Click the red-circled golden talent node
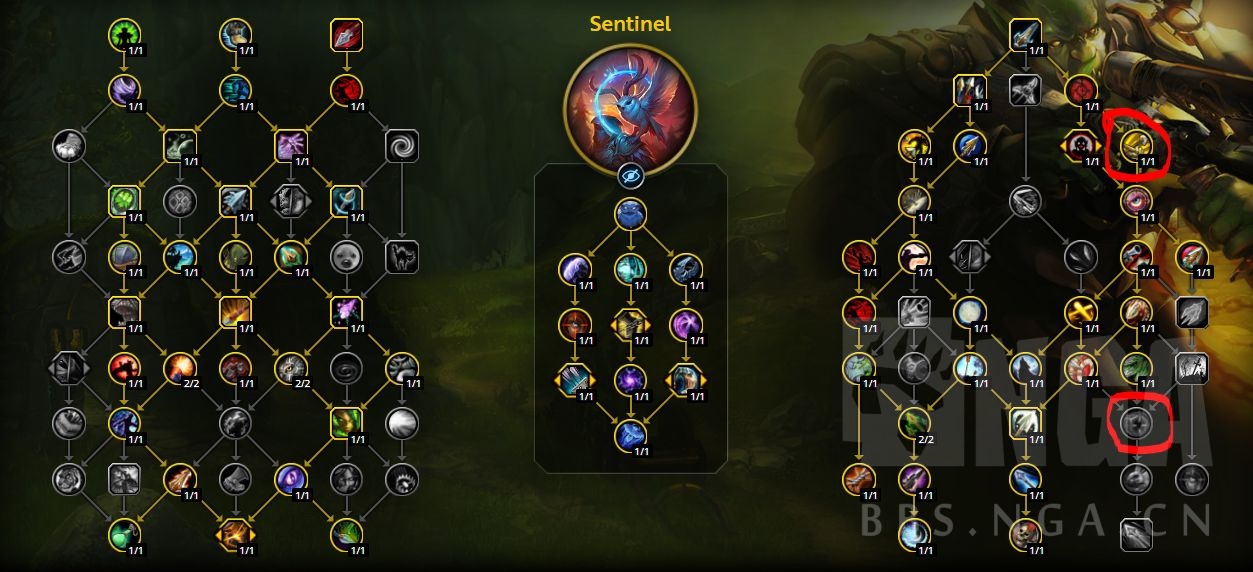The image size is (1253, 572). pos(1136,146)
